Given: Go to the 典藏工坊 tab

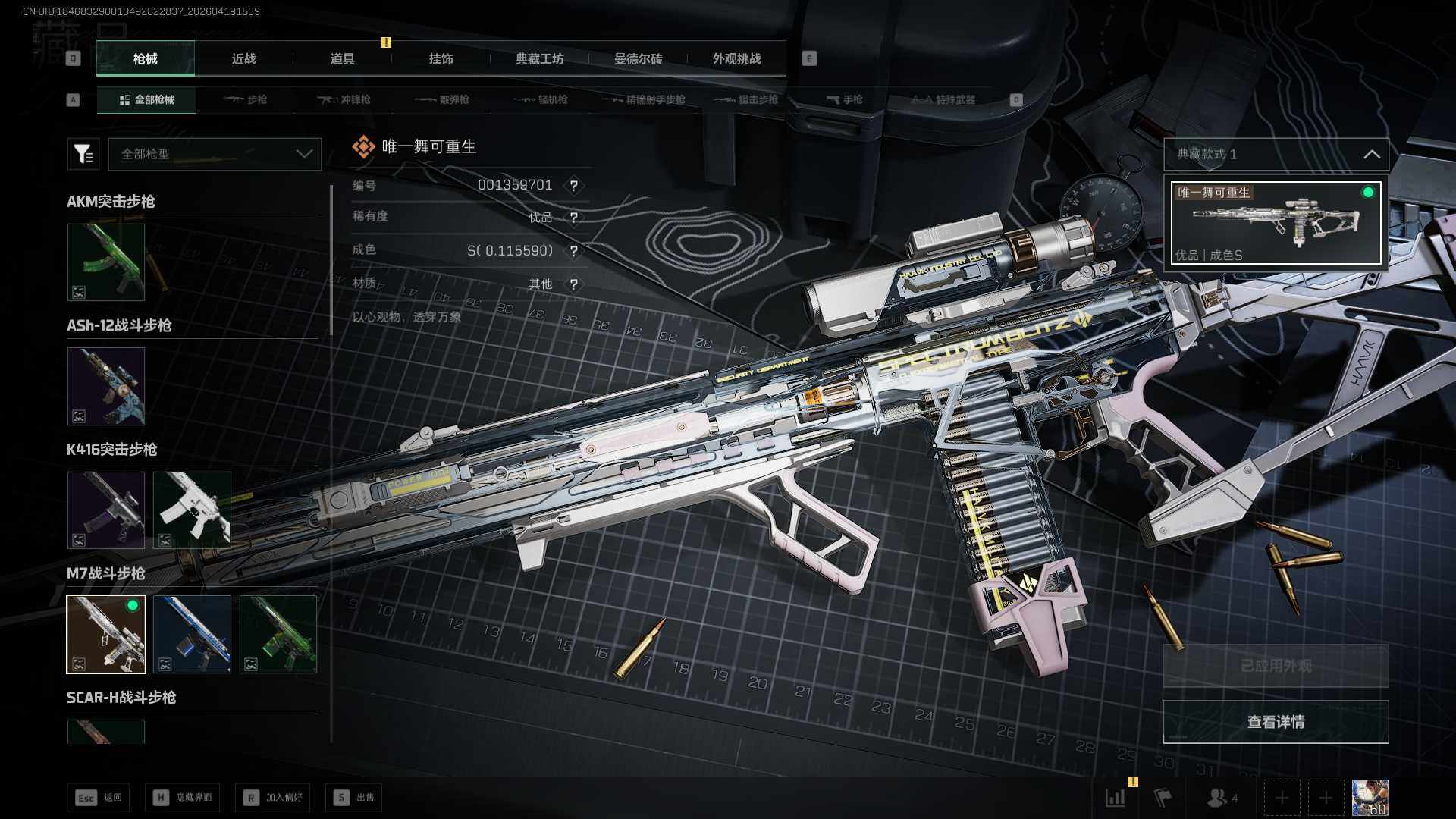Looking at the screenshot, I should point(539,59).
